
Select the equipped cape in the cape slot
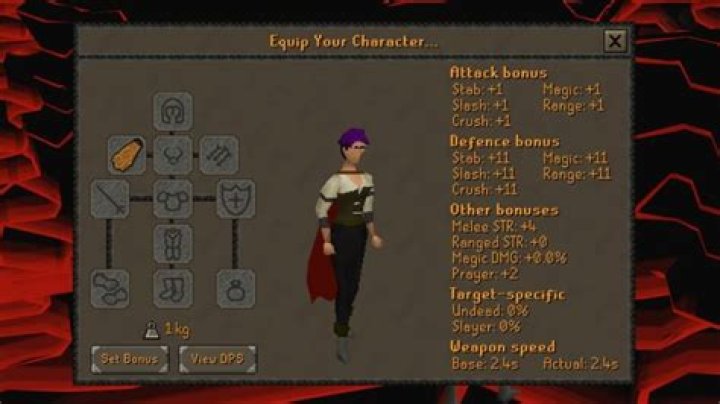pyautogui.click(x=127, y=155)
